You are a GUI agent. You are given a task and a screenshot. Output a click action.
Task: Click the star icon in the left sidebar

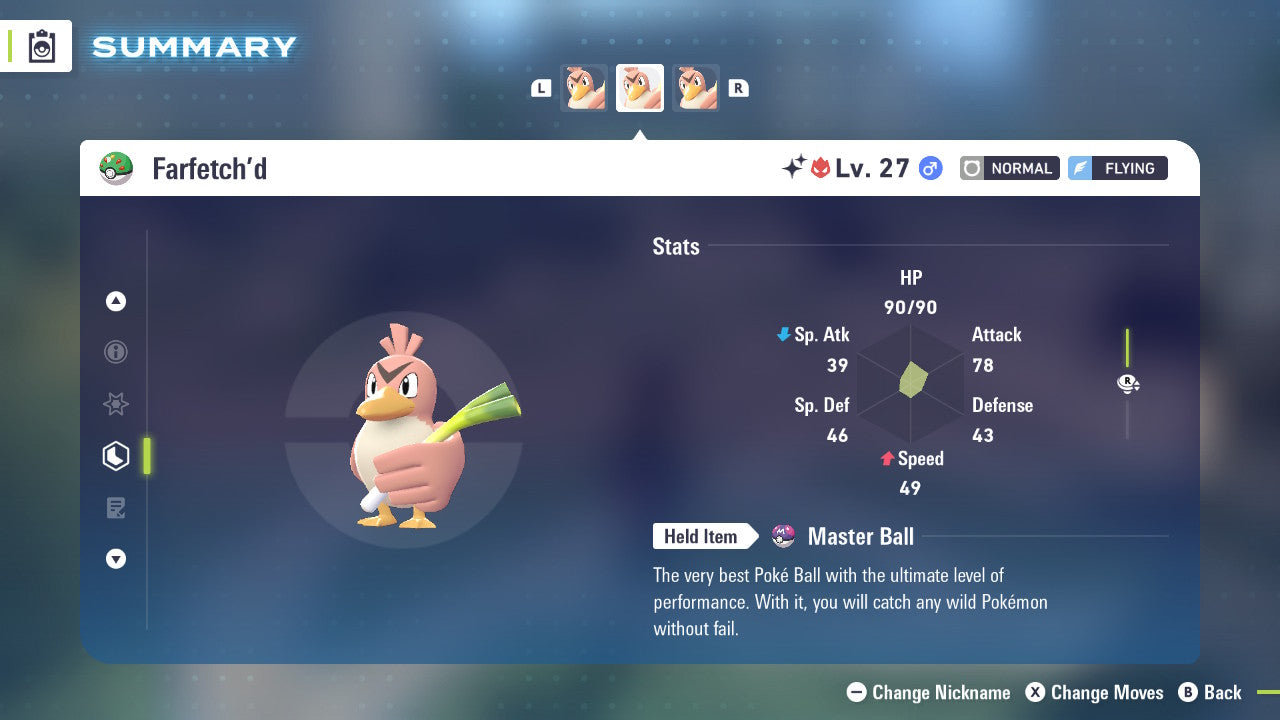[116, 404]
